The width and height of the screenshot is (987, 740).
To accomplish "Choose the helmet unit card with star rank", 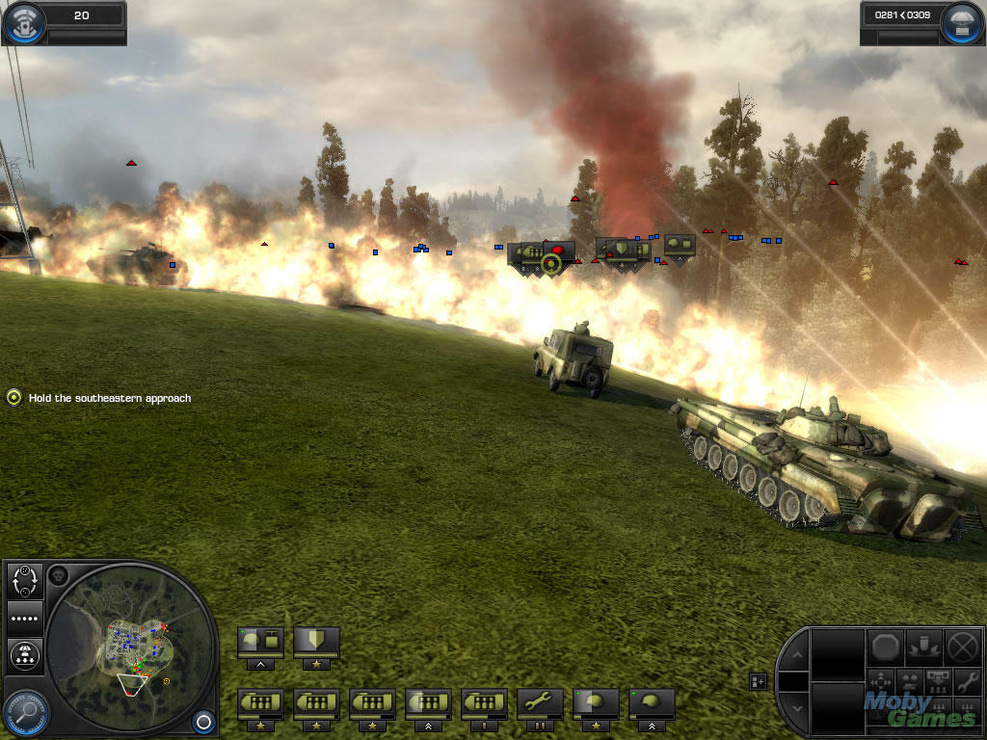I will pyautogui.click(x=596, y=703).
